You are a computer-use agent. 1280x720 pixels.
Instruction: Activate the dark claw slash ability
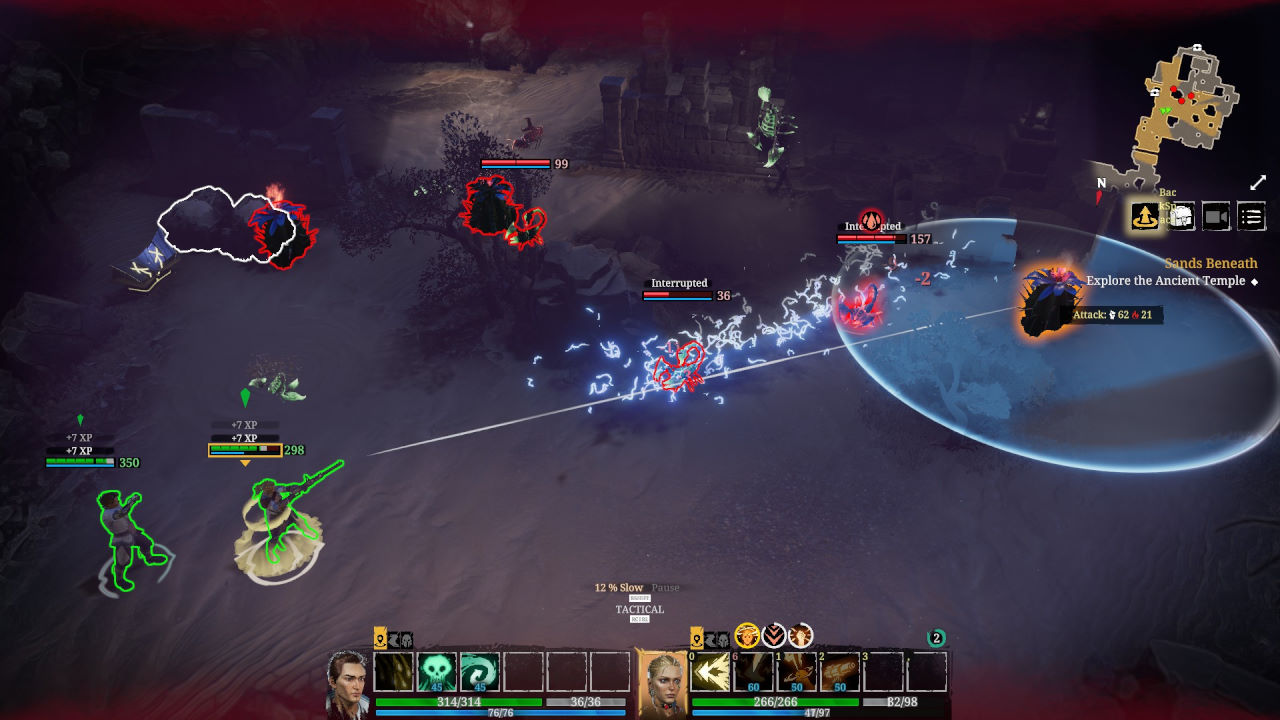coord(394,672)
